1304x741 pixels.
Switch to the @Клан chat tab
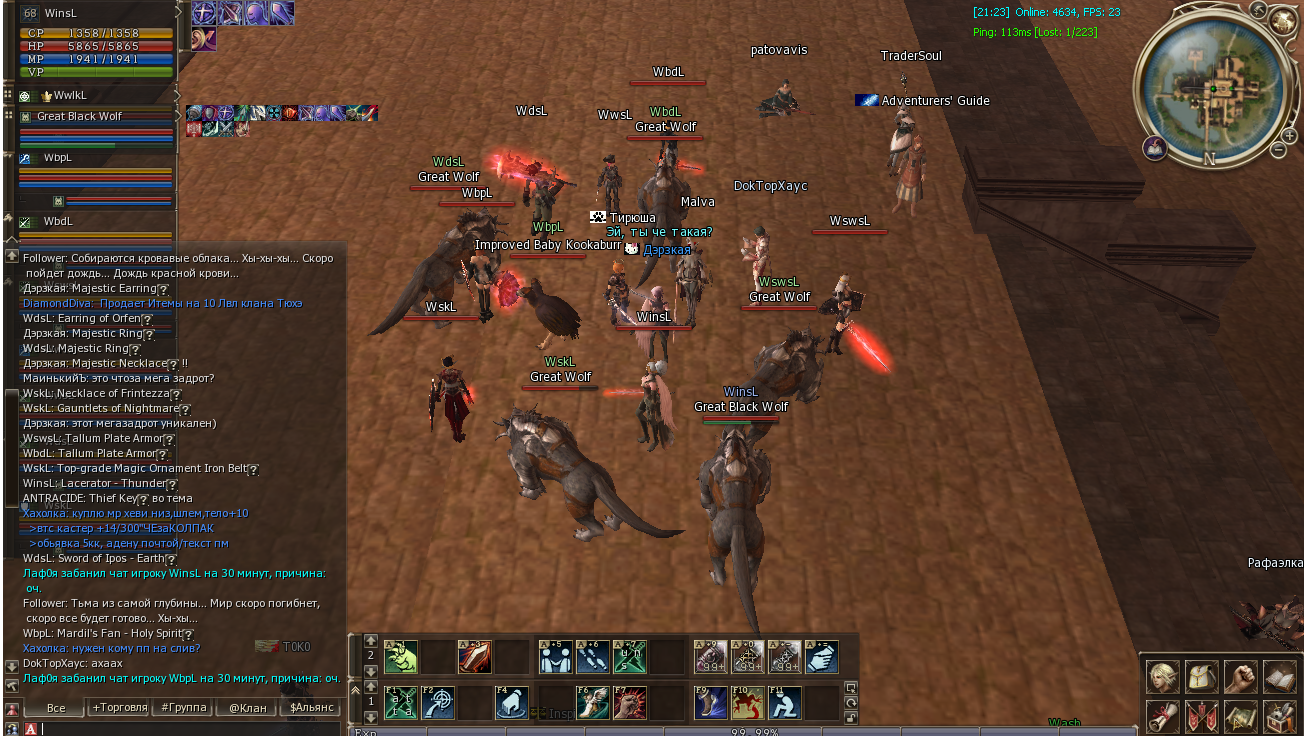[x=248, y=707]
